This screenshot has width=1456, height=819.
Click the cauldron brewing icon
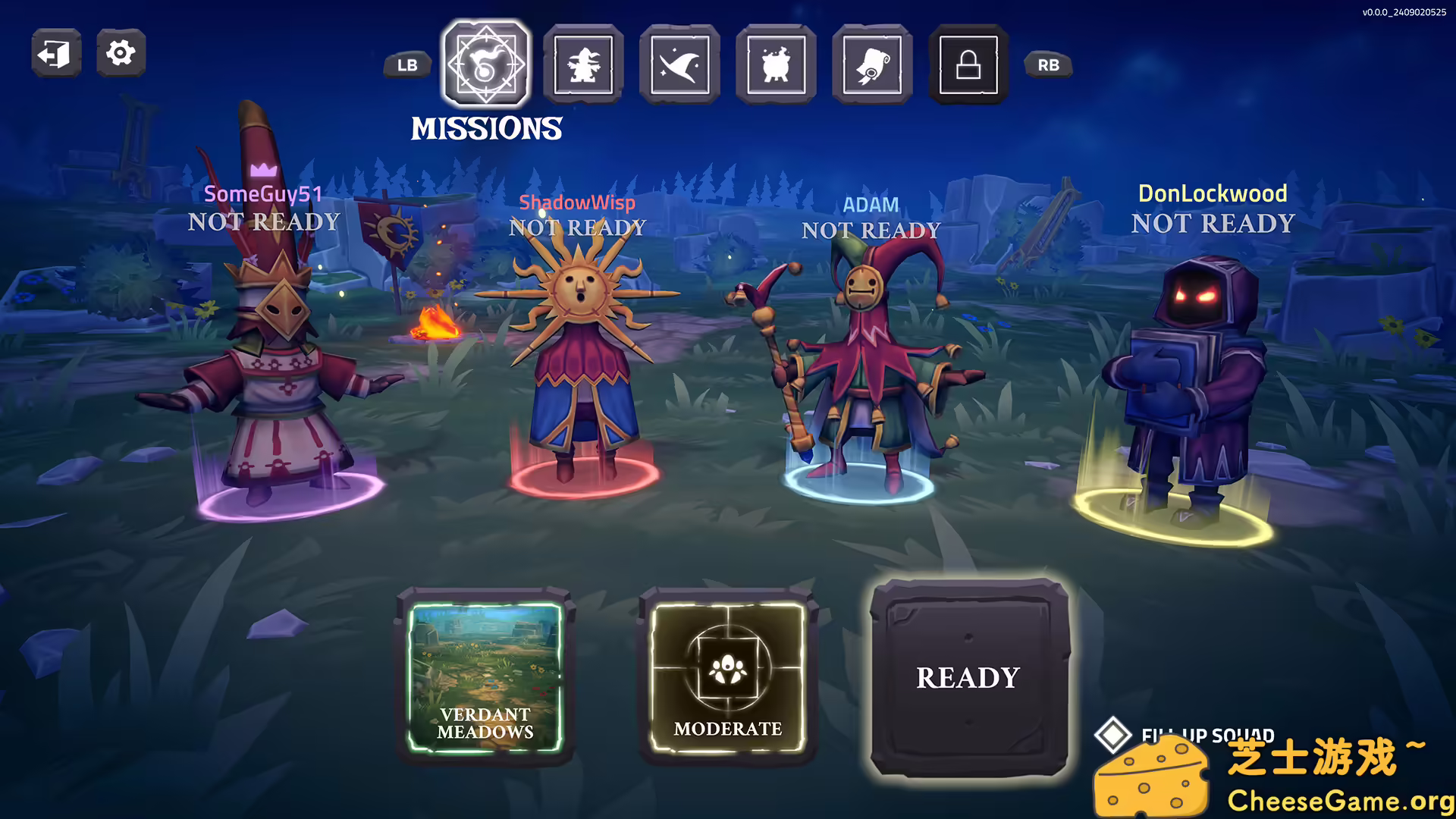775,64
